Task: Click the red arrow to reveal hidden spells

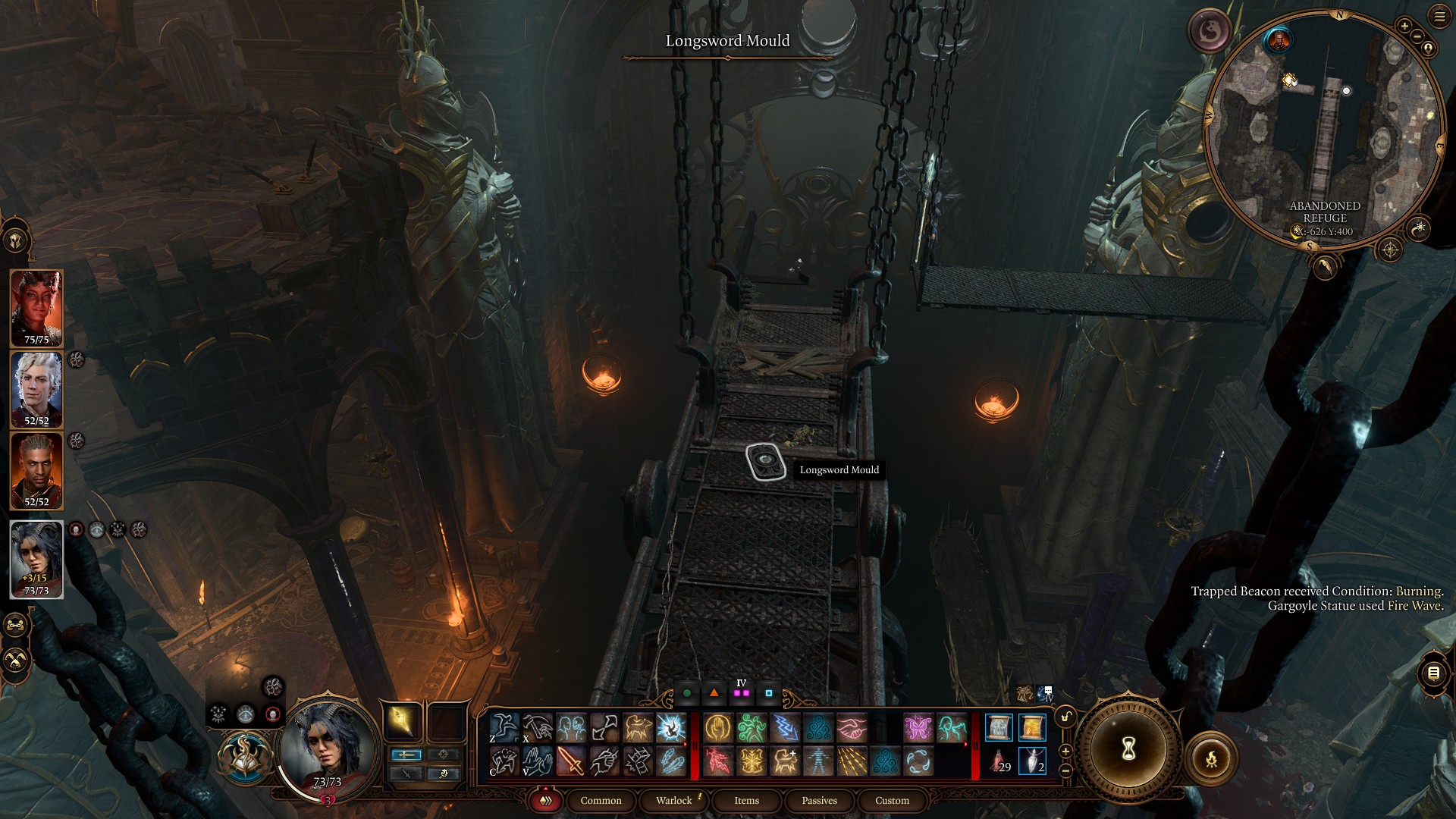Action: point(686,743)
